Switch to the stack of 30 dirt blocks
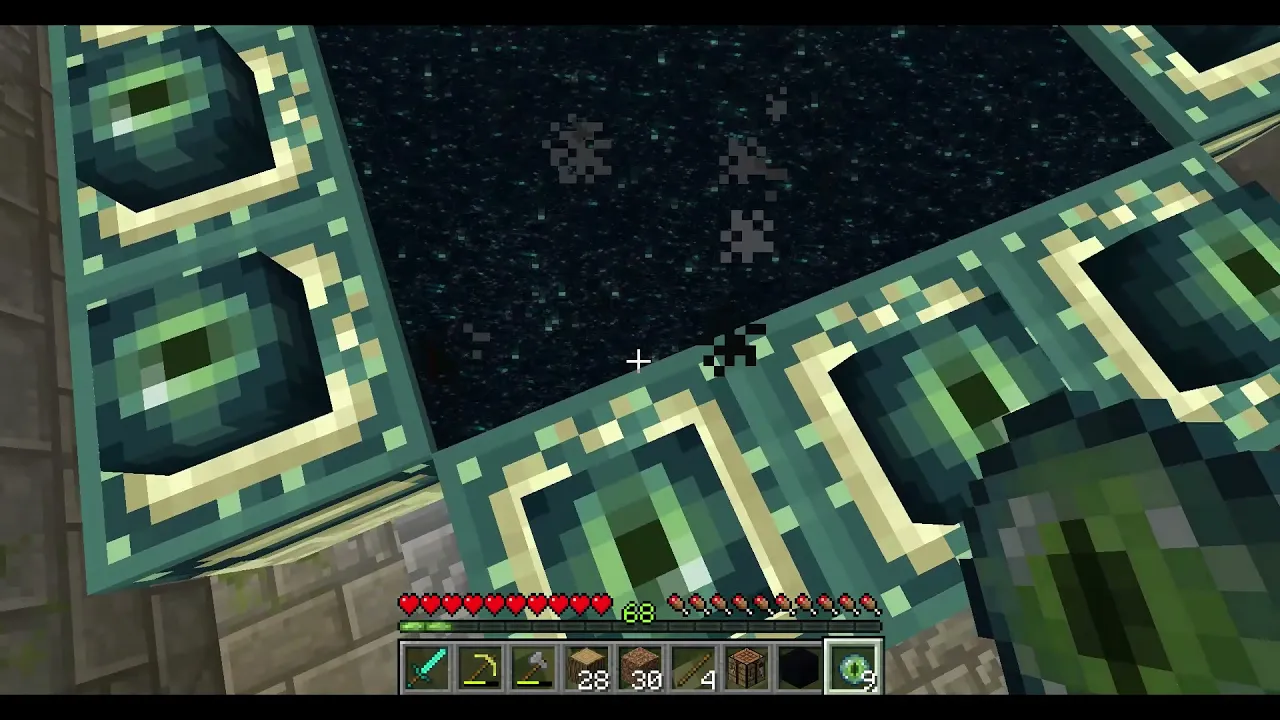Viewport: 1280px width, 720px height. [x=640, y=668]
